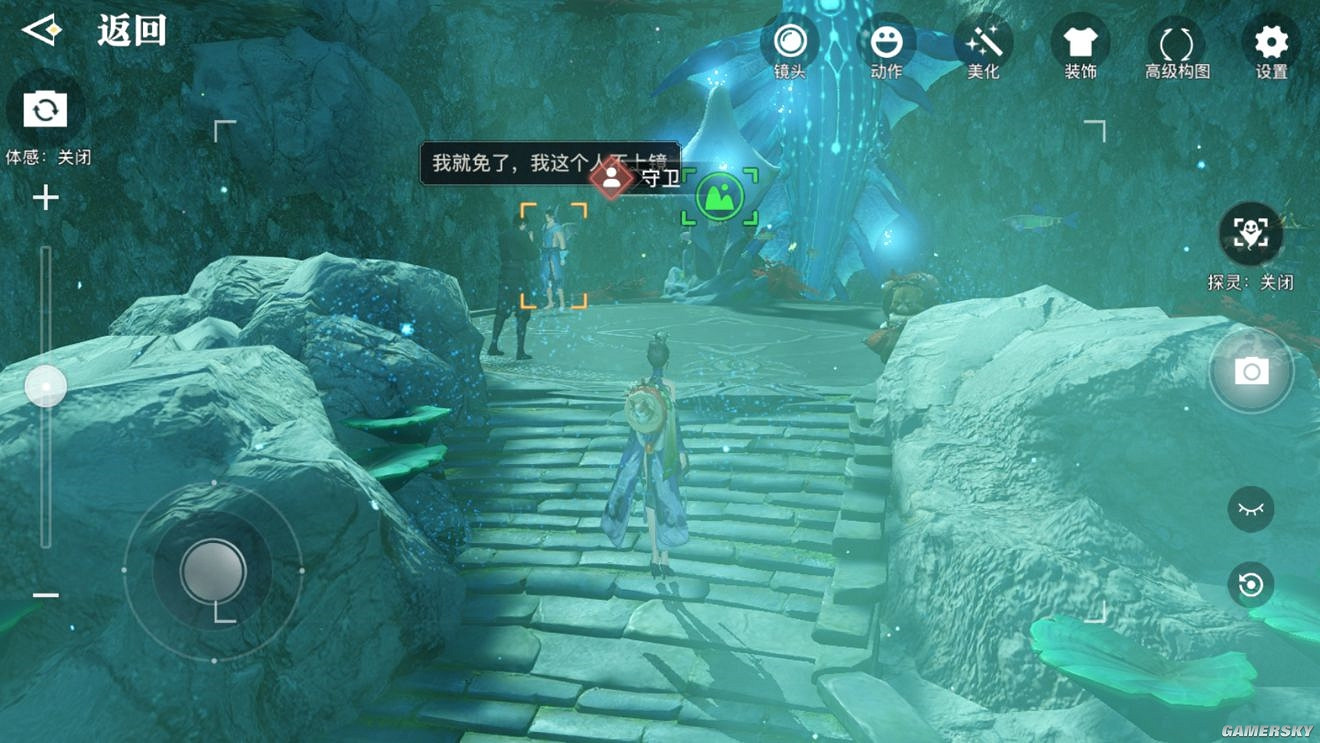Click the zoom slider handle
The width and height of the screenshot is (1320, 743).
45,386
